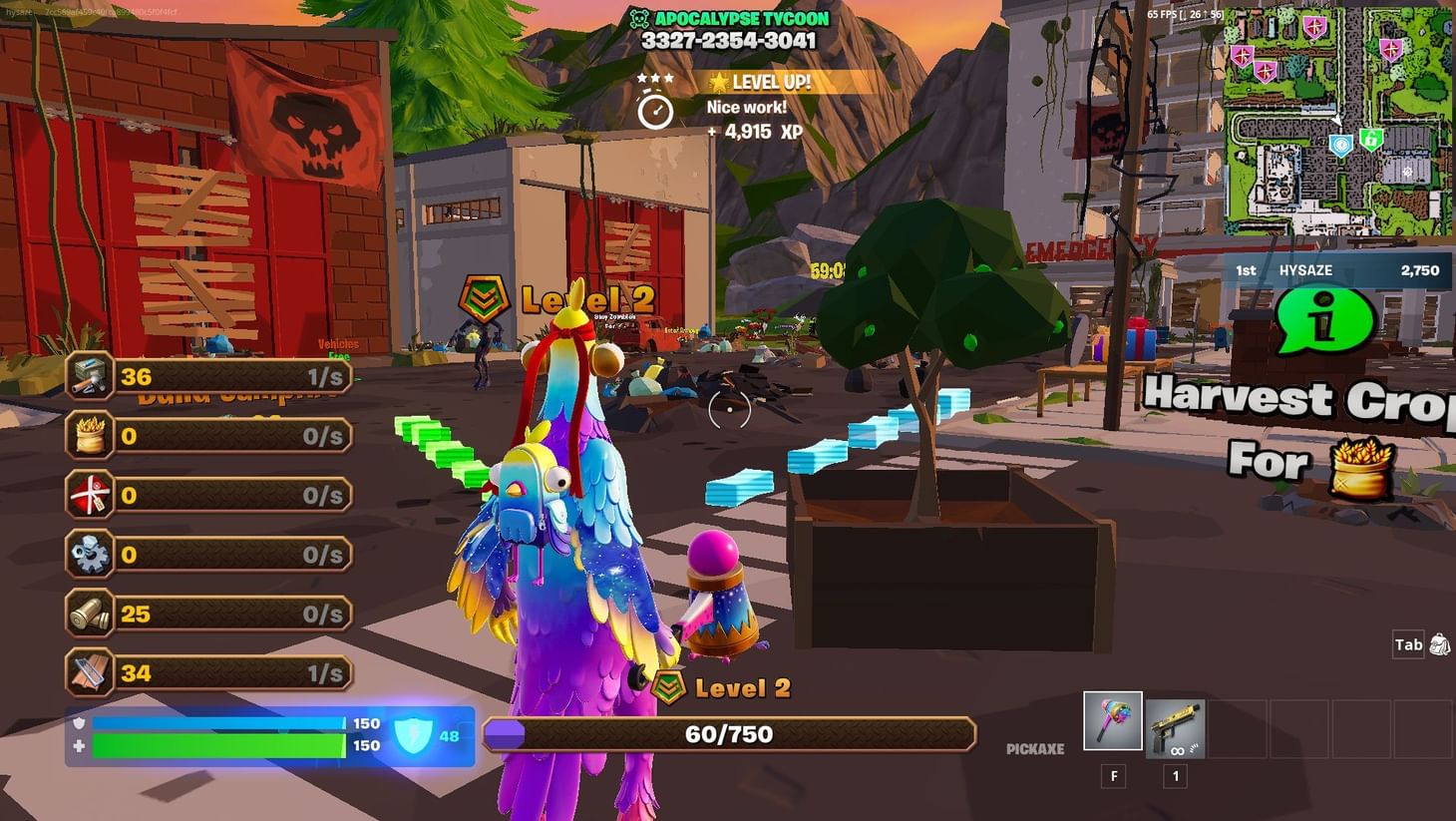
Task: Click the gold star in the Level Up banner
Action: 721,82
